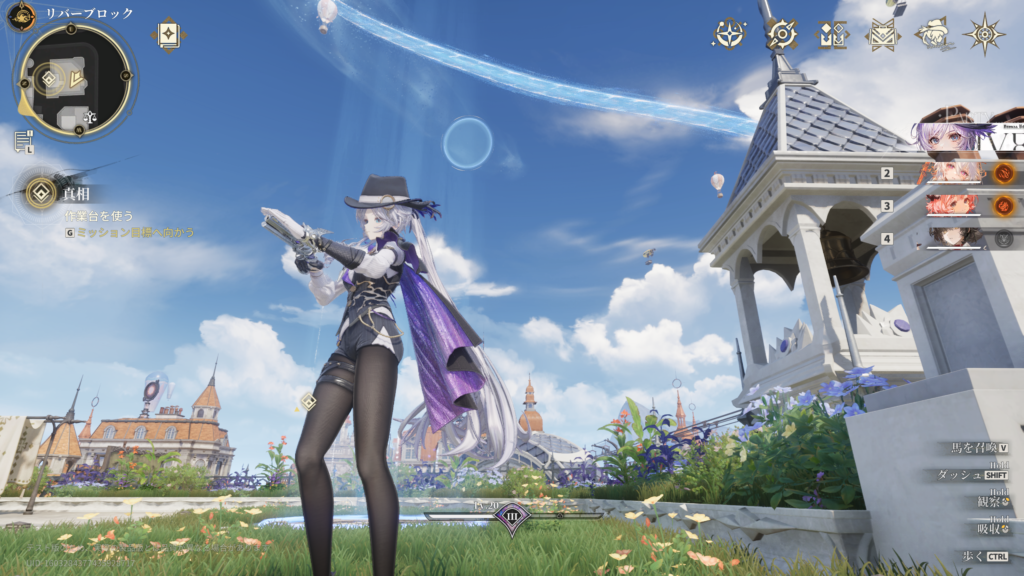This screenshot has height=576, width=1024.
Task: Switch to party member slot 3
Action: (x=957, y=205)
